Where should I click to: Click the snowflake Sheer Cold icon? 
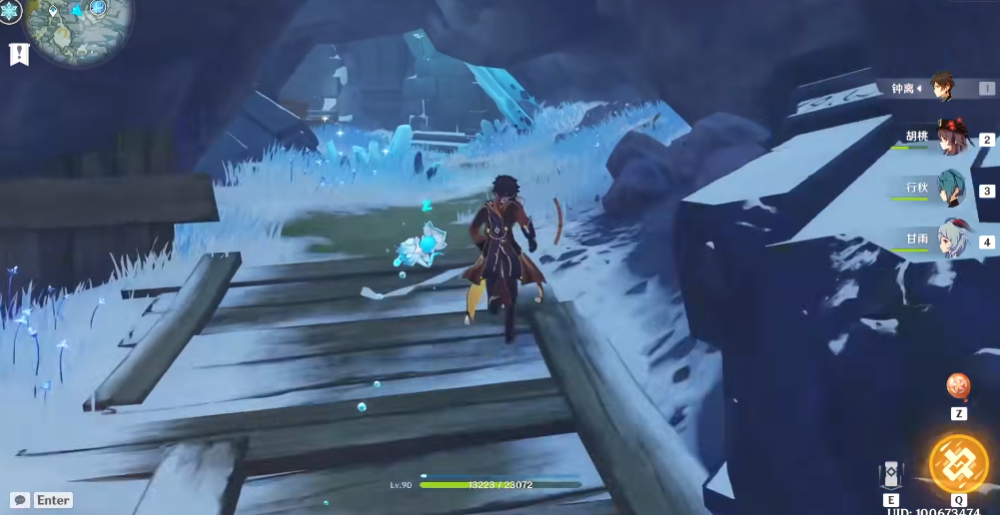pyautogui.click(x=10, y=11)
